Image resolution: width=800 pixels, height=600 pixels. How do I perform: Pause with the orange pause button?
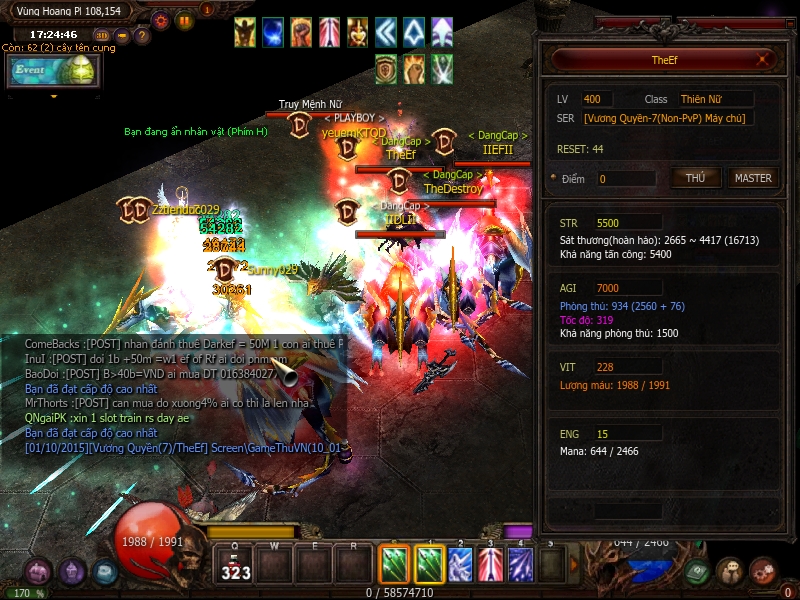tap(184, 19)
